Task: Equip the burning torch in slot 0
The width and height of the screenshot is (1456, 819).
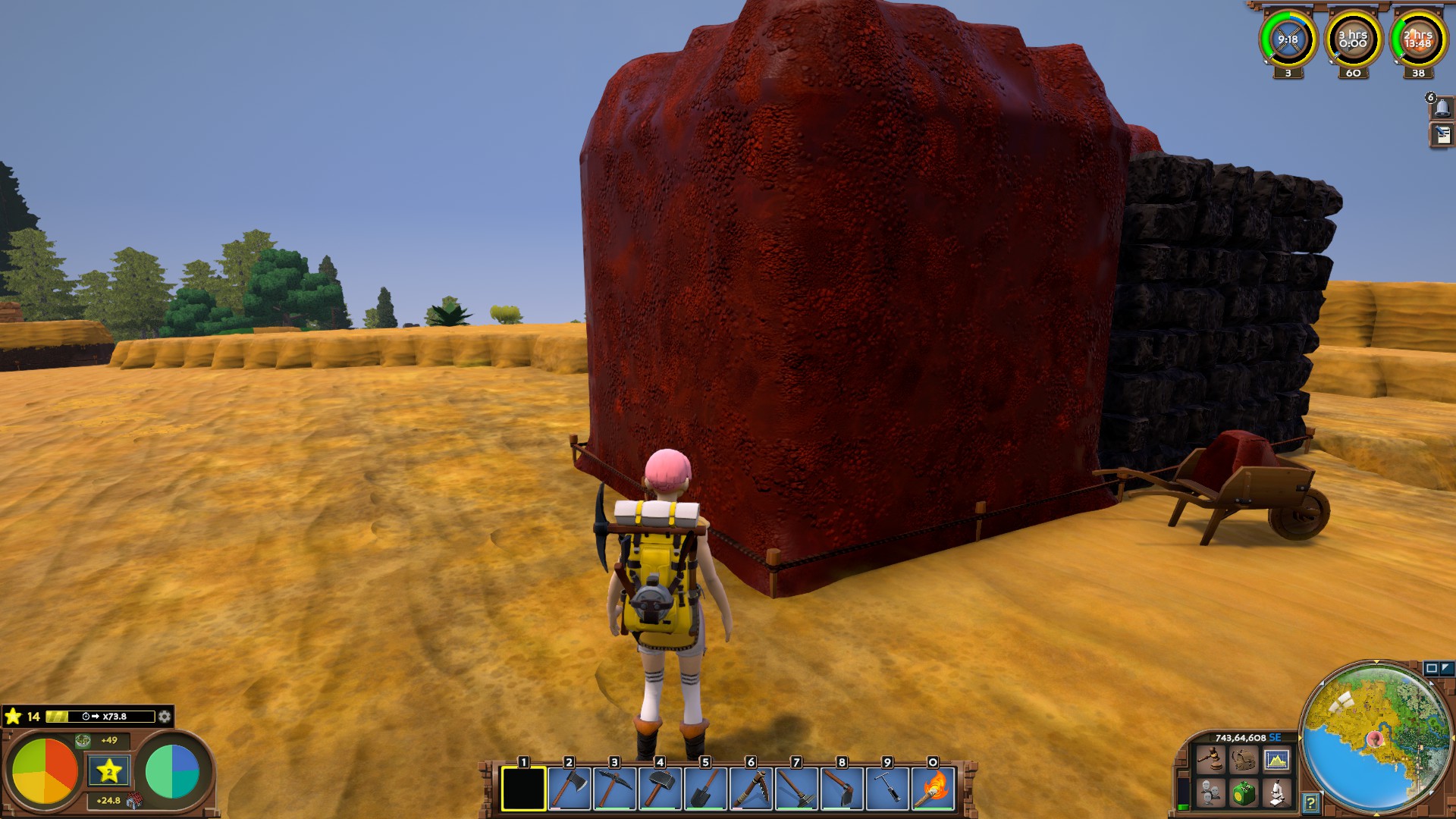Action: 933,789
